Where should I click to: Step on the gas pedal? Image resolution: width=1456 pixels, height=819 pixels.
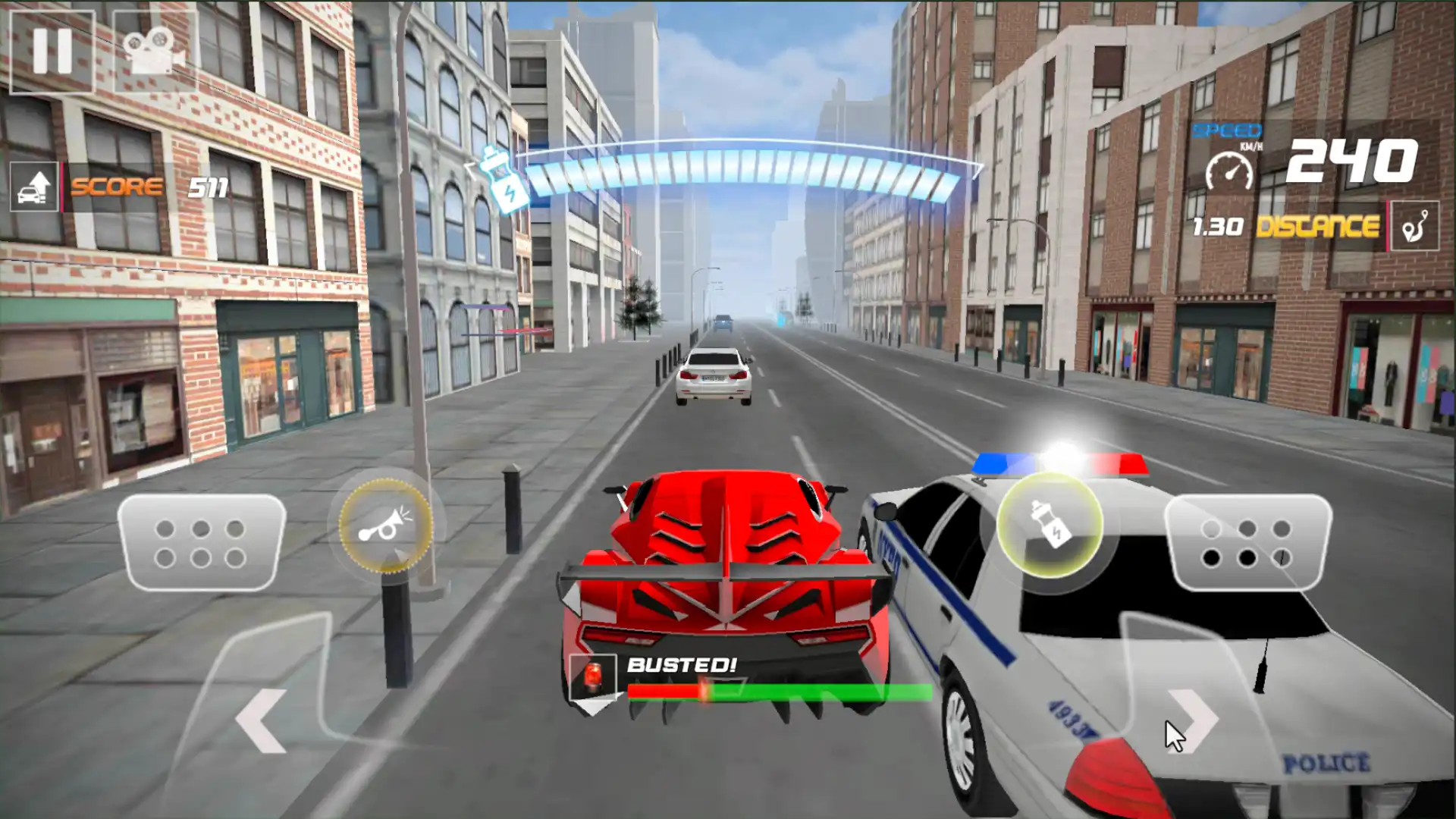coord(1247,542)
